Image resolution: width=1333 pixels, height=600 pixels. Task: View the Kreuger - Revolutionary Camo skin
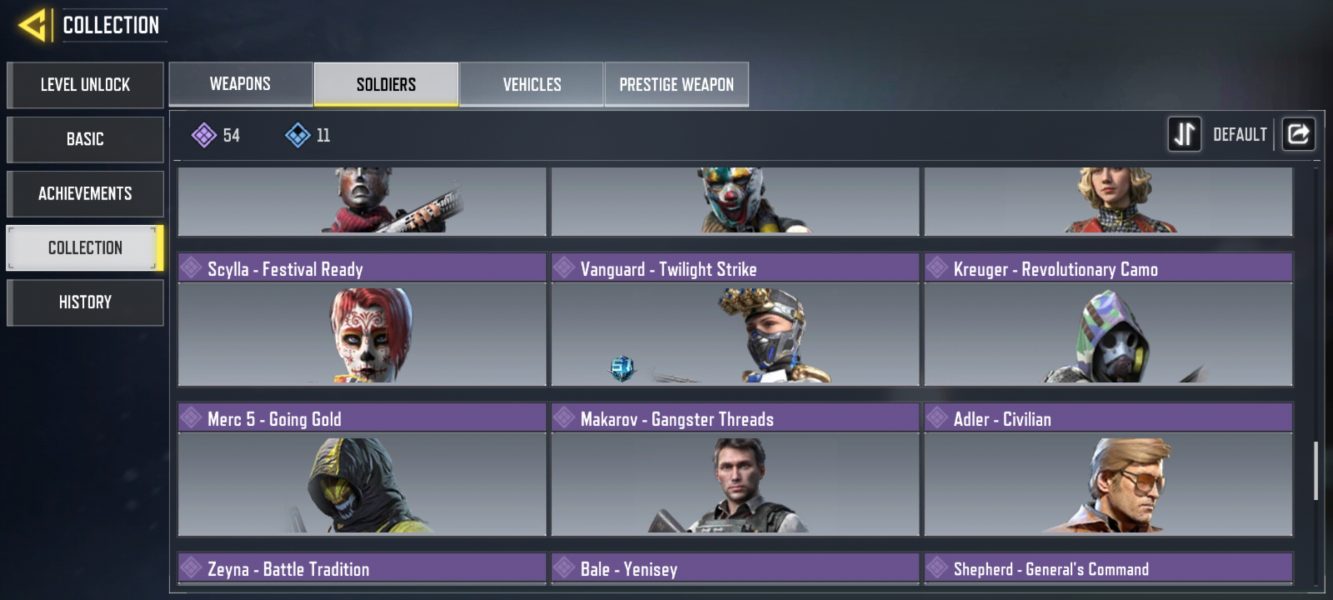pyautogui.click(x=1108, y=320)
